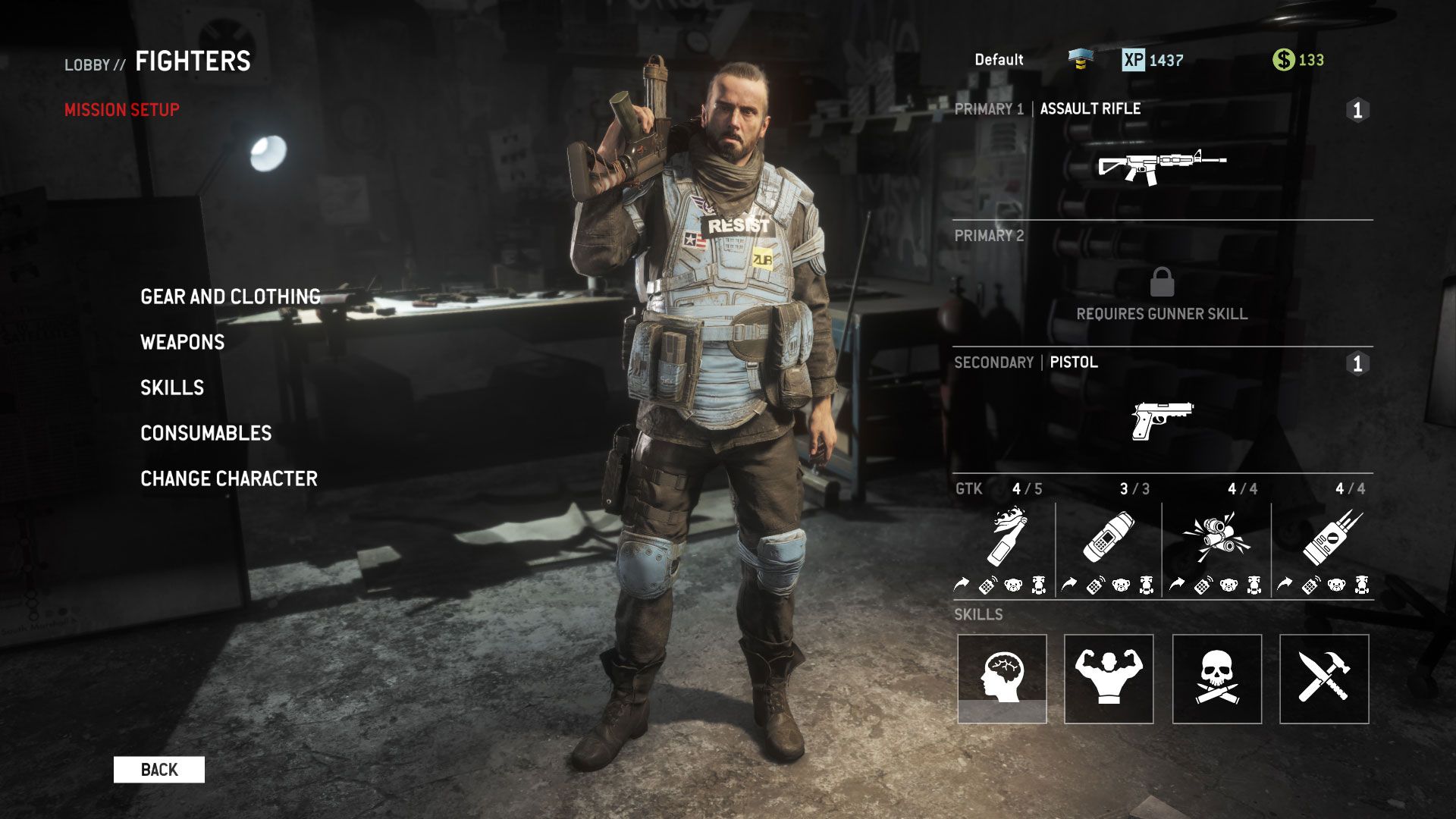Open the Default loadout selector
Image resolution: width=1456 pixels, height=819 pixels.
click(999, 58)
